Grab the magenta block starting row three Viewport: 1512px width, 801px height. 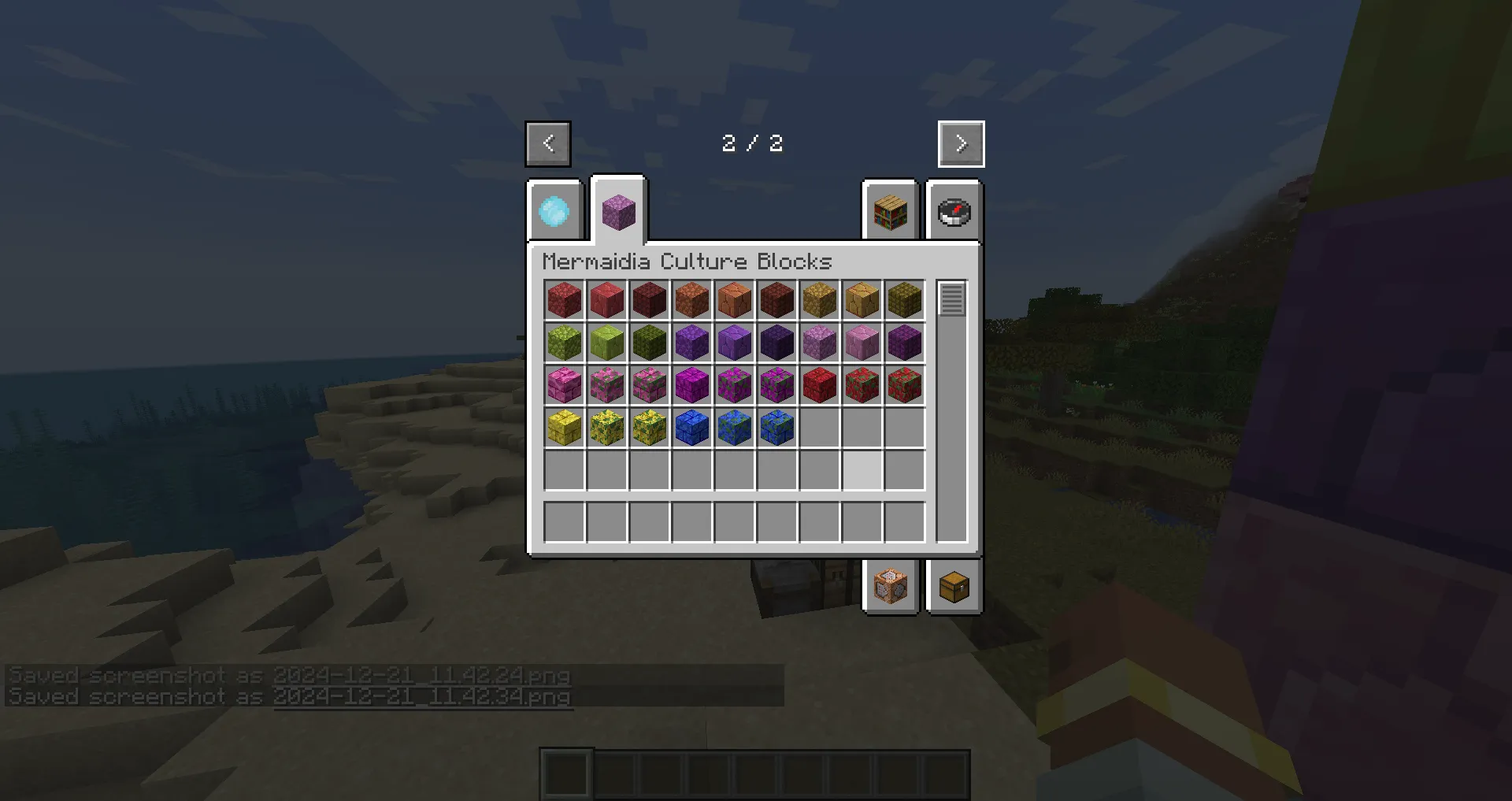[564, 384]
